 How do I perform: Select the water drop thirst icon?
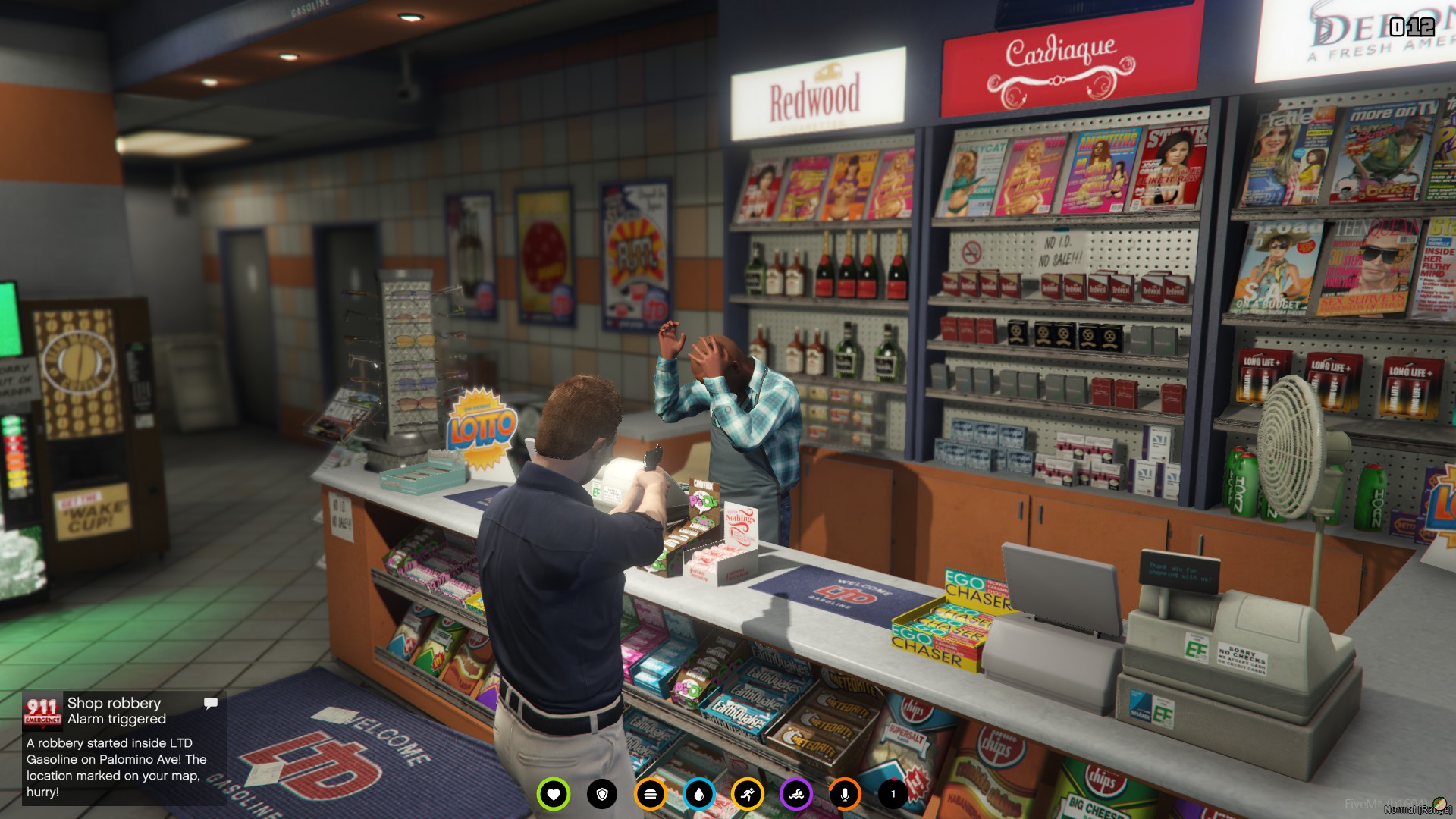698,794
